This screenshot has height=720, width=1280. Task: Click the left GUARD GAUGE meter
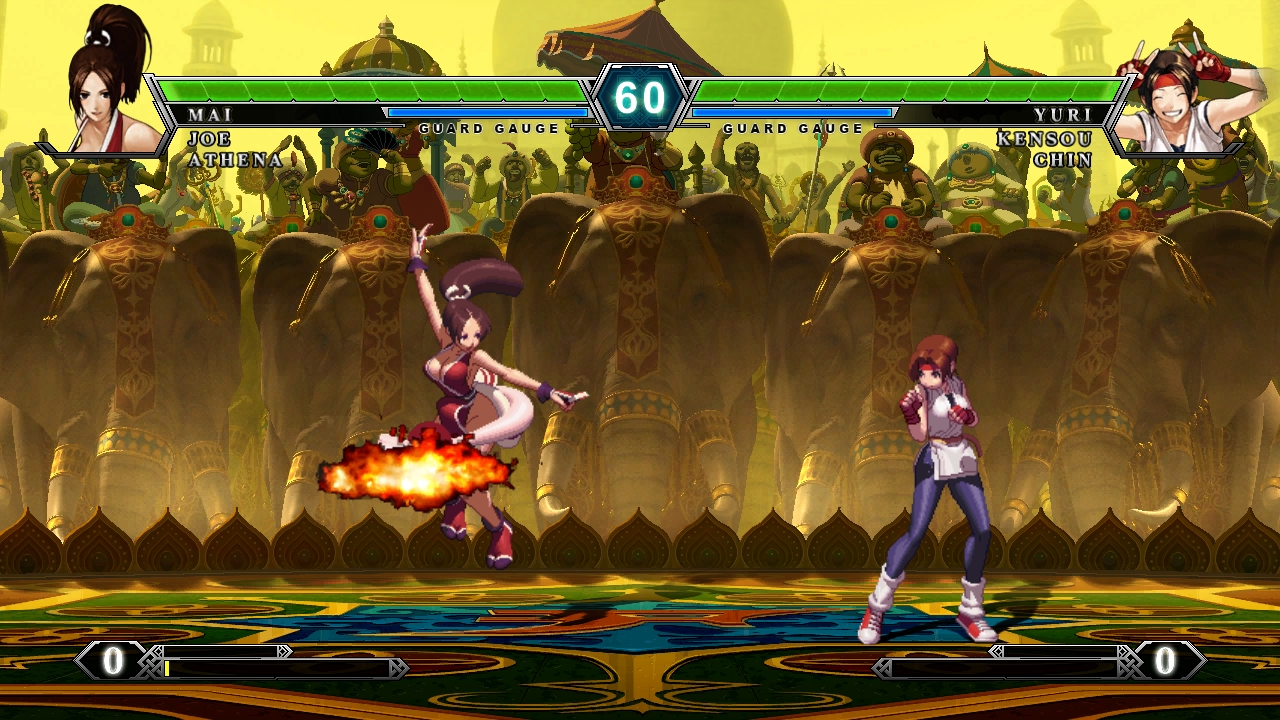click(490, 114)
